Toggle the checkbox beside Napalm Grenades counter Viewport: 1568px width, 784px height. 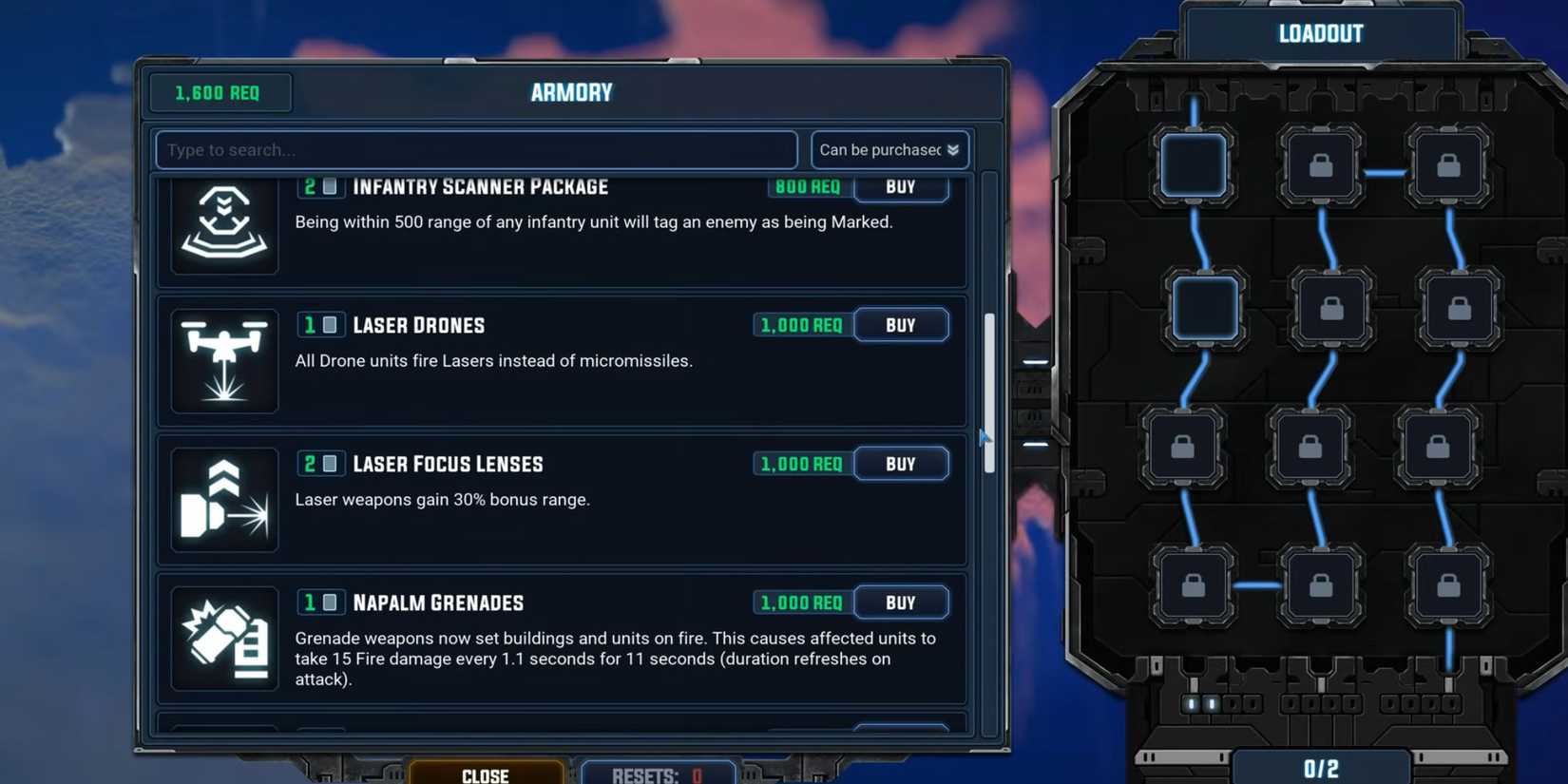pyautogui.click(x=329, y=602)
